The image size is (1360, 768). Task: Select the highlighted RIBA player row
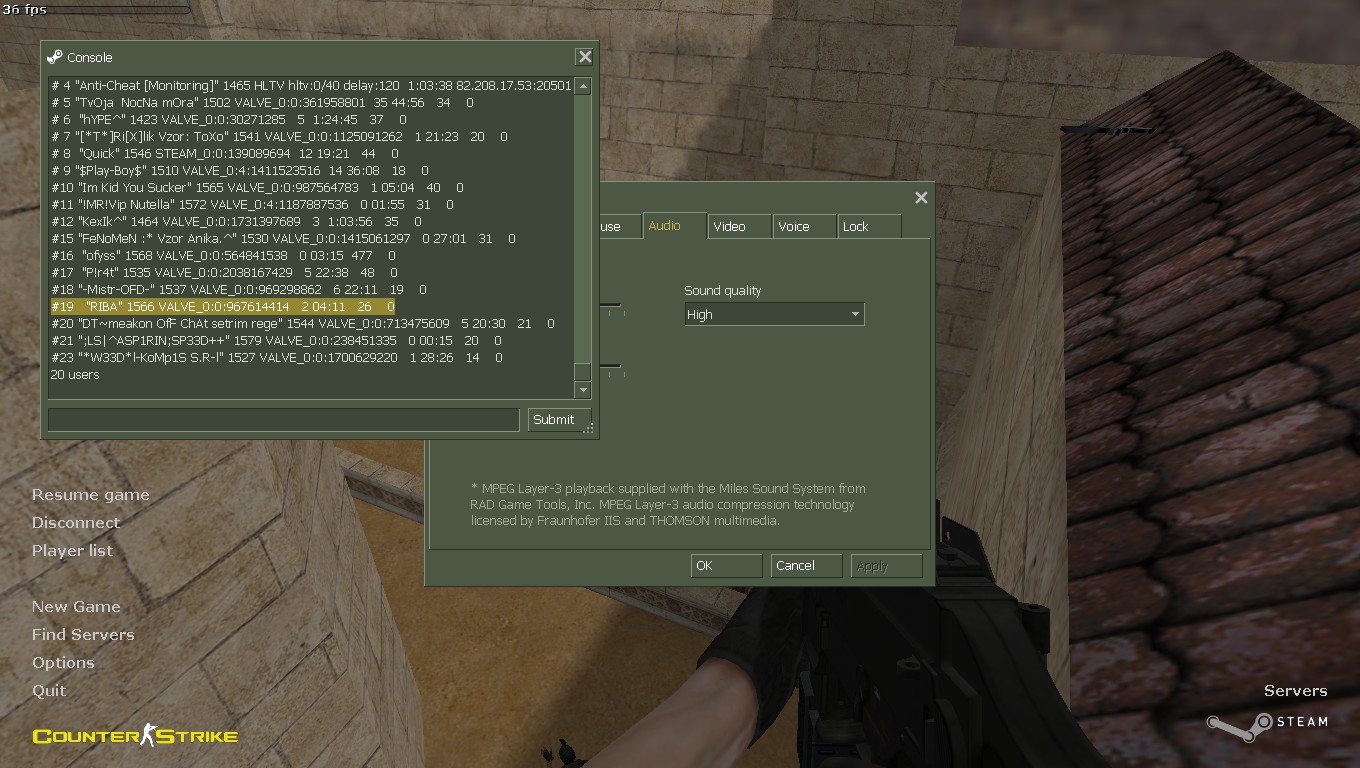pos(222,307)
